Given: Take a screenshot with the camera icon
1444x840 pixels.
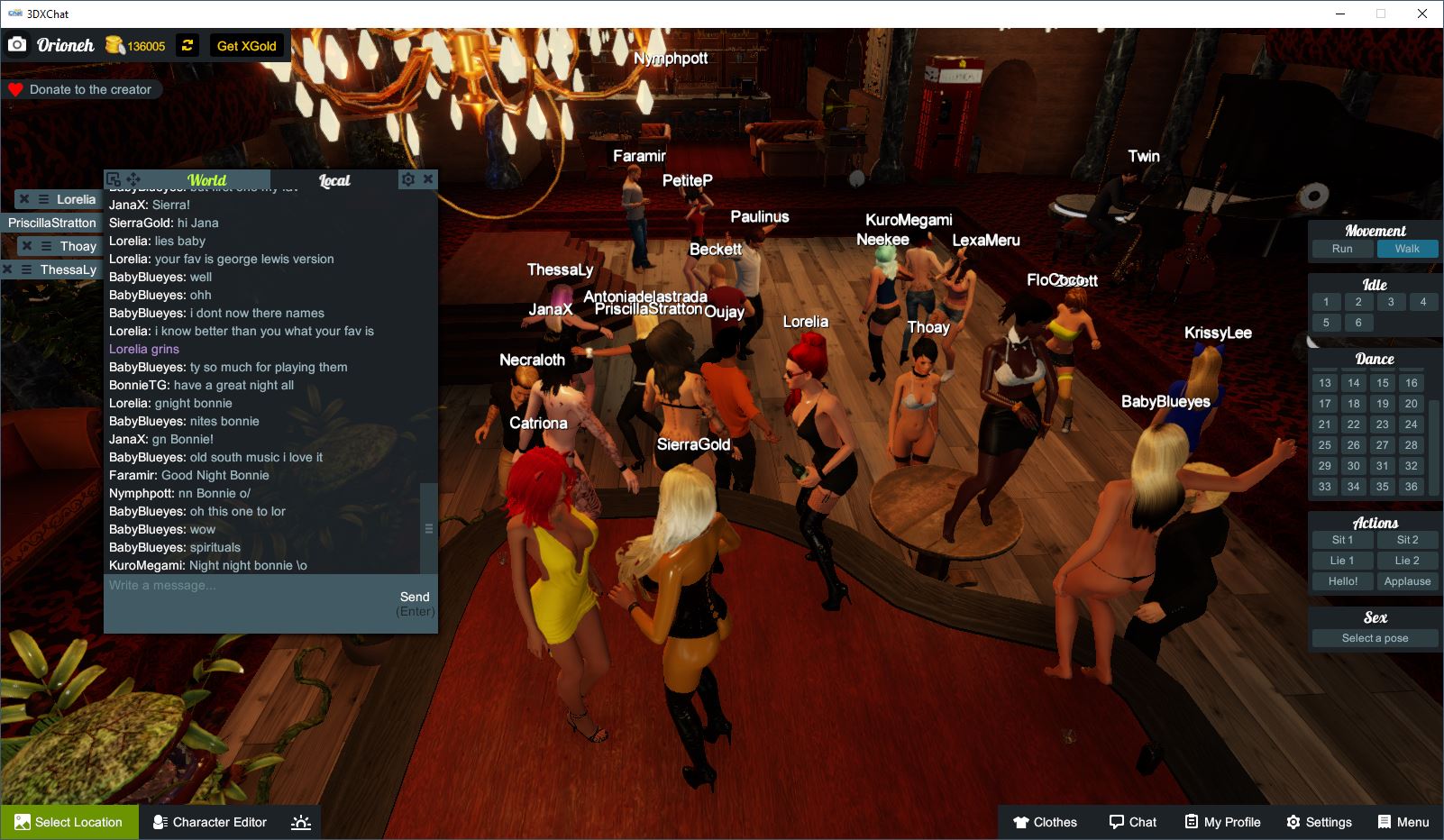Looking at the screenshot, I should point(16,43).
